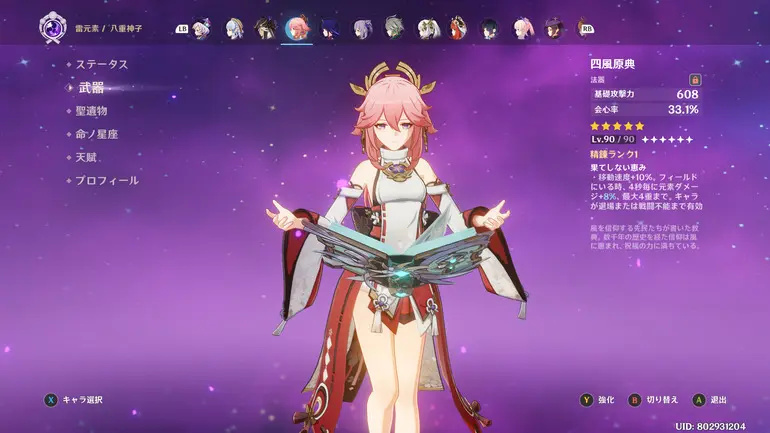Select the 武器 menu entry

click(91, 88)
